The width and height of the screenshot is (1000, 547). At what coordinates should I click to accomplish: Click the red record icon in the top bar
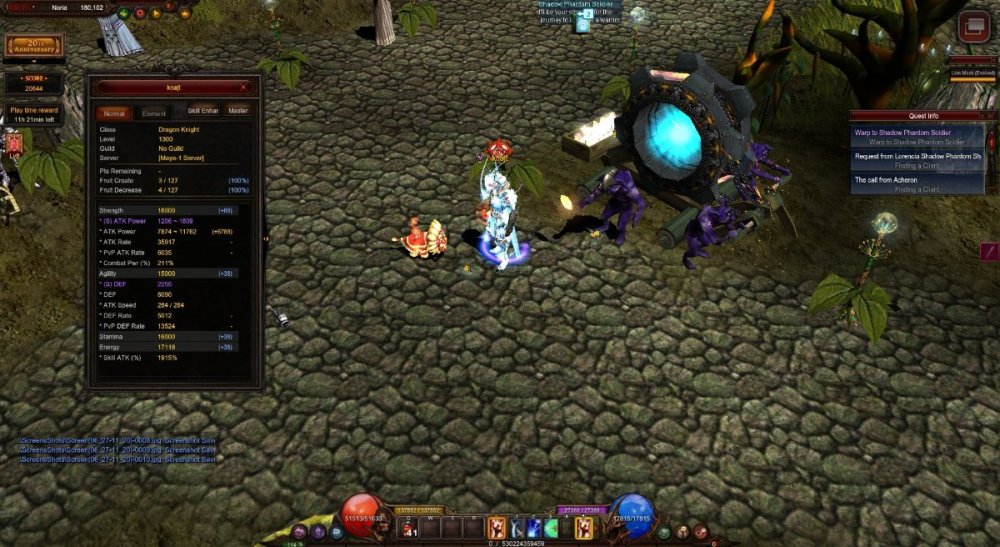[140, 14]
